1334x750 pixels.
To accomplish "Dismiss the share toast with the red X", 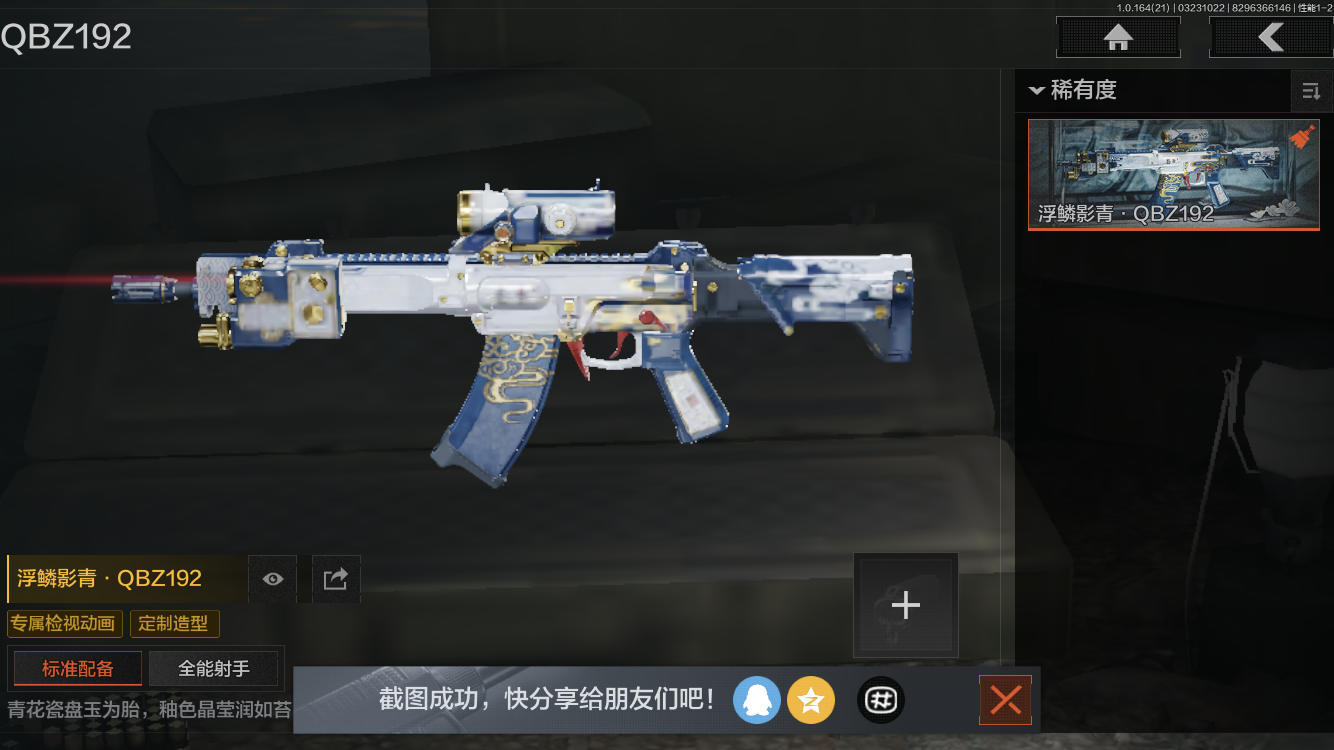I will (x=1005, y=700).
